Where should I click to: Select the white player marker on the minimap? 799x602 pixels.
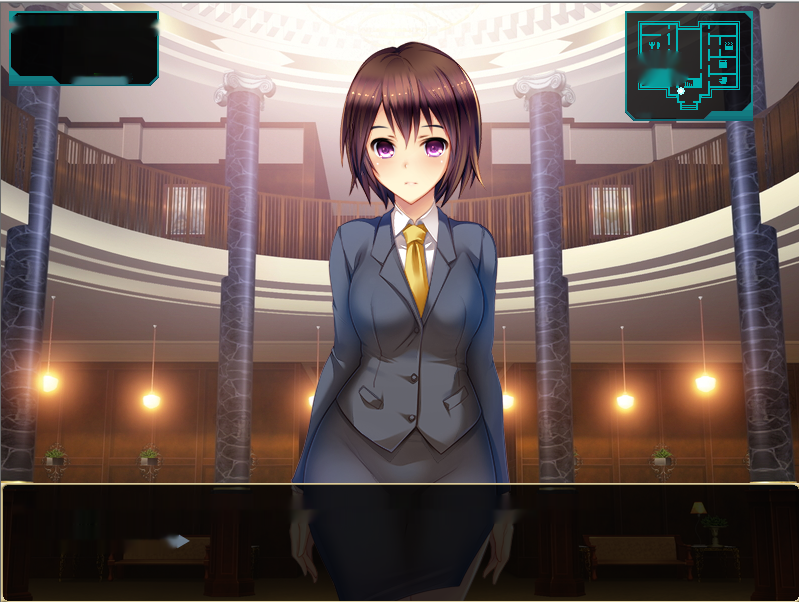click(x=681, y=91)
